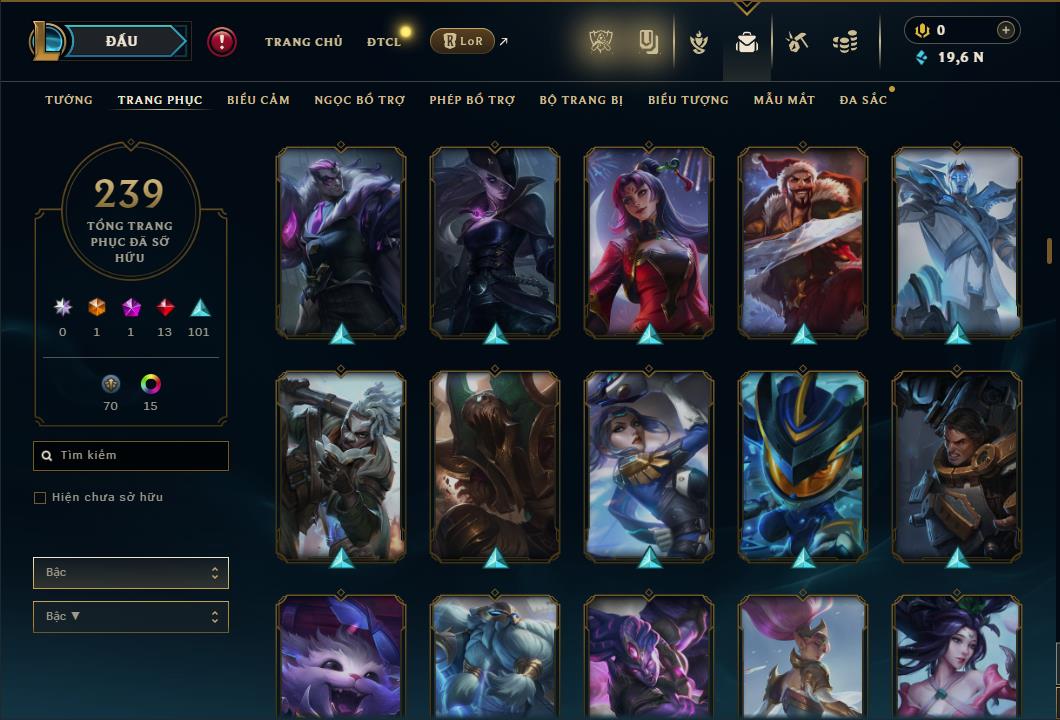This screenshot has width=1060, height=720.
Task: Switch to the TƯỚNG tab
Action: point(69,100)
